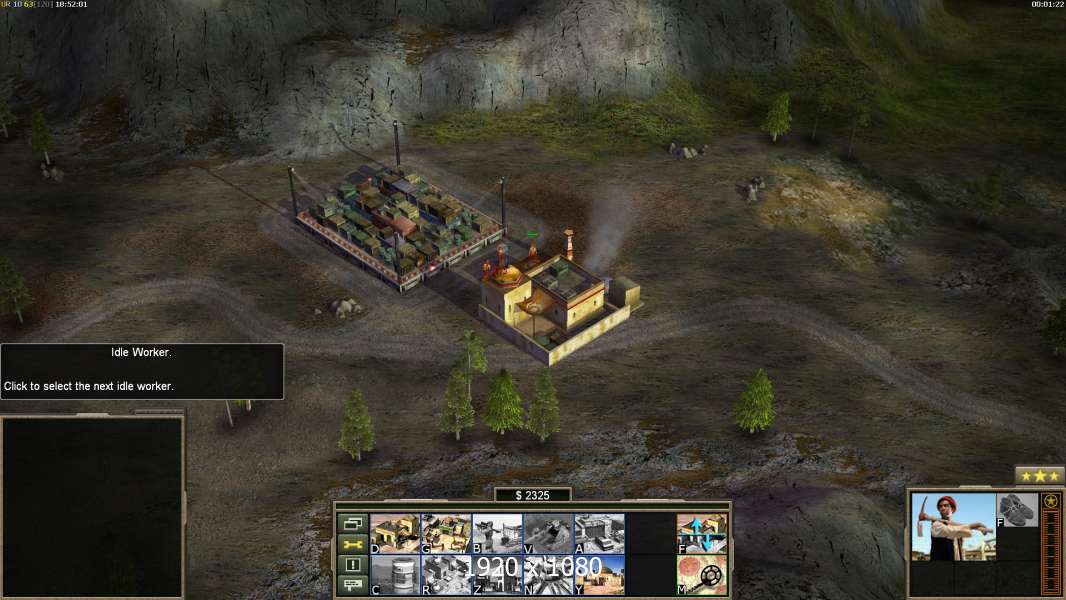
Task: Select the greyed build icon labeled V
Action: coord(548,533)
